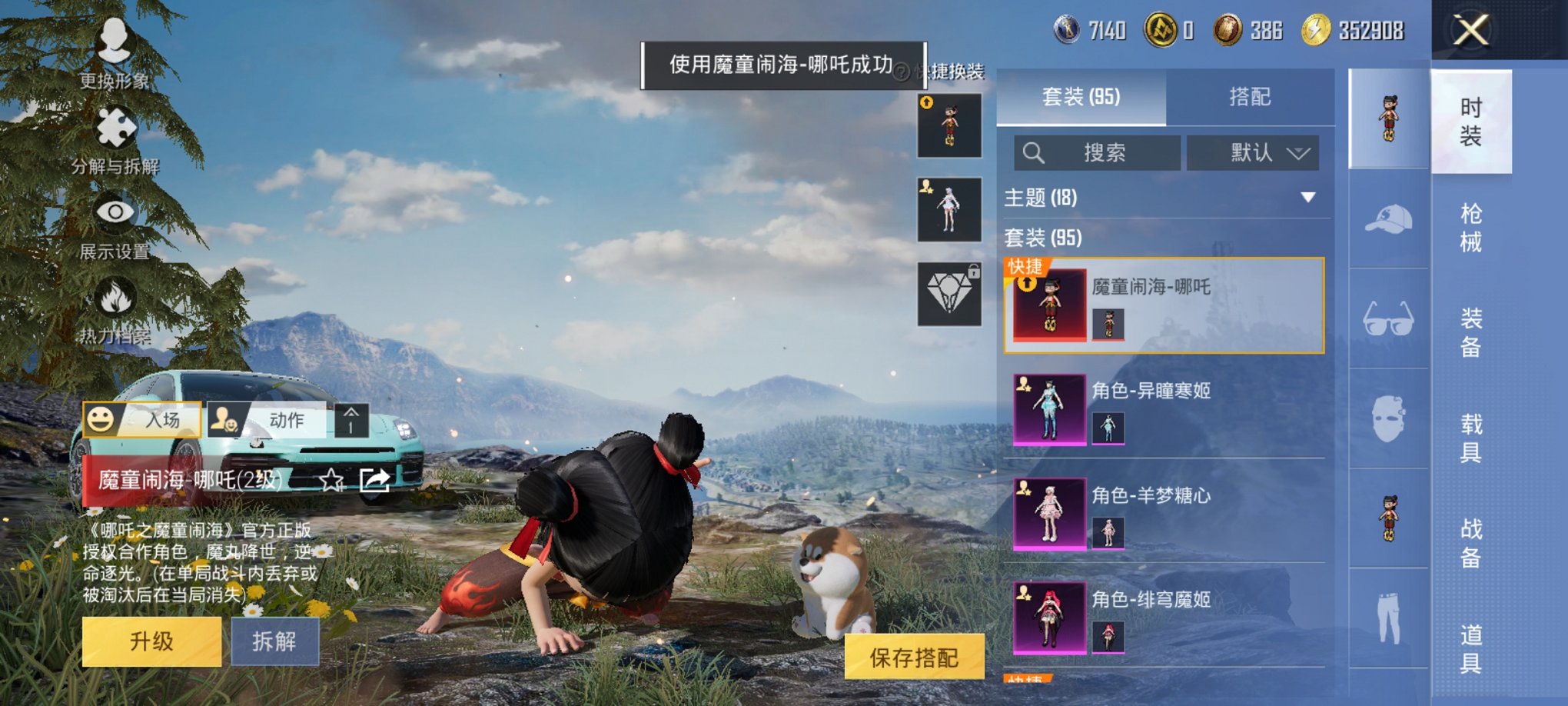Image resolution: width=1568 pixels, height=706 pixels.
Task: Switch to the 搭配 tab
Action: [1251, 97]
